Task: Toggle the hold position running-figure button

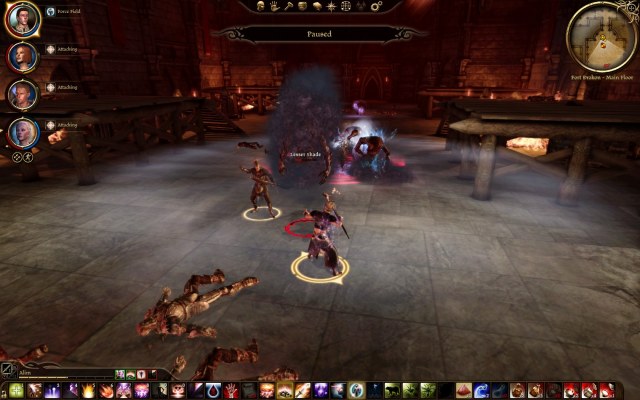Action: pyautogui.click(x=28, y=157)
